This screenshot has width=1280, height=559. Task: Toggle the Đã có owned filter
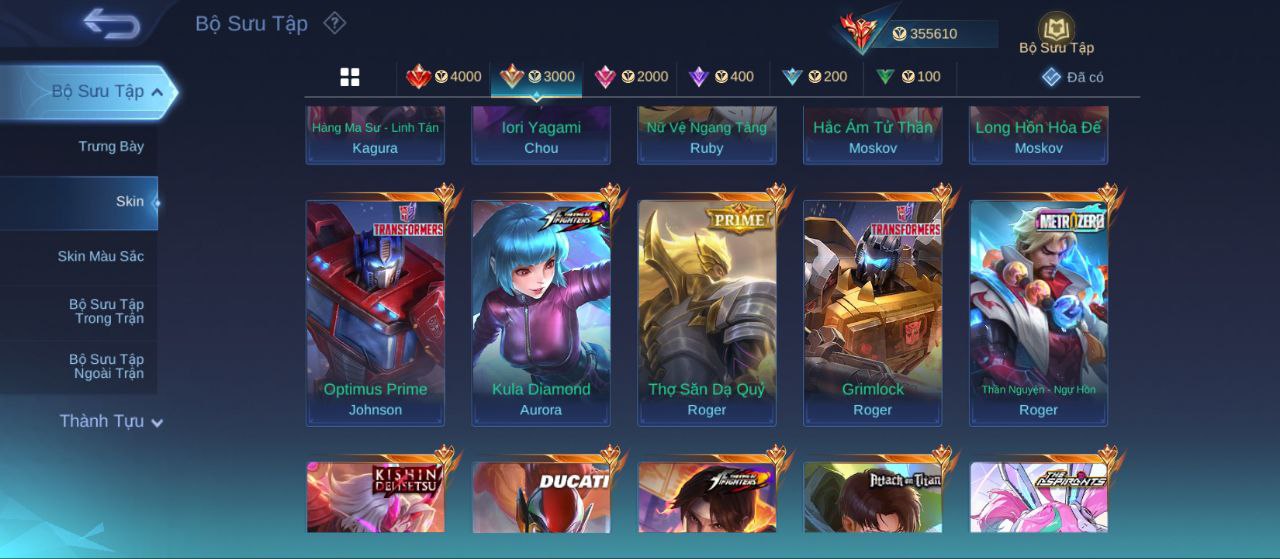(x=1073, y=77)
